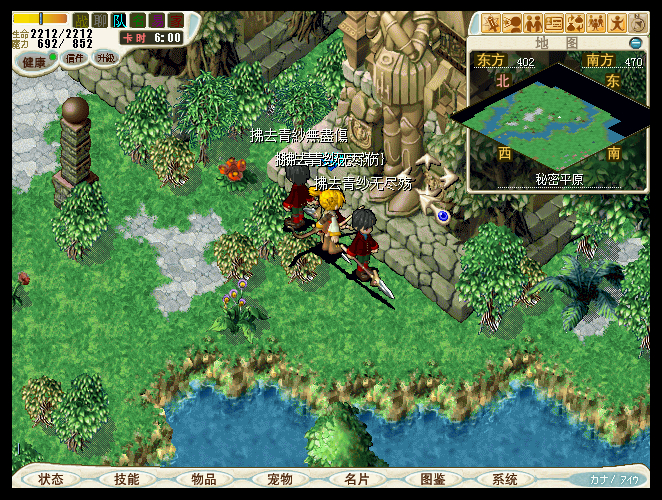Click the 健康 health button
The width and height of the screenshot is (662, 500).
coord(35,60)
